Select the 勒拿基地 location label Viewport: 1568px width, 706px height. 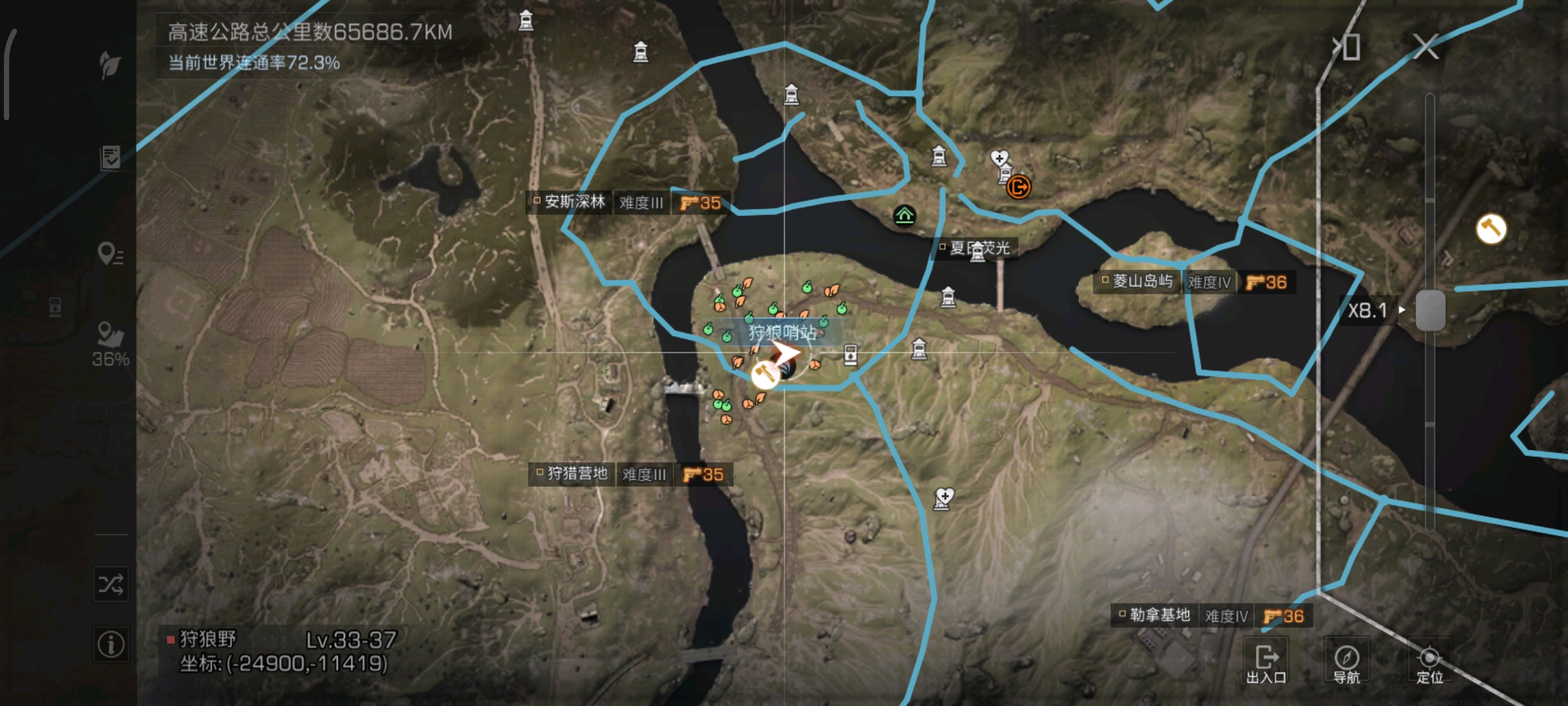tap(1160, 615)
